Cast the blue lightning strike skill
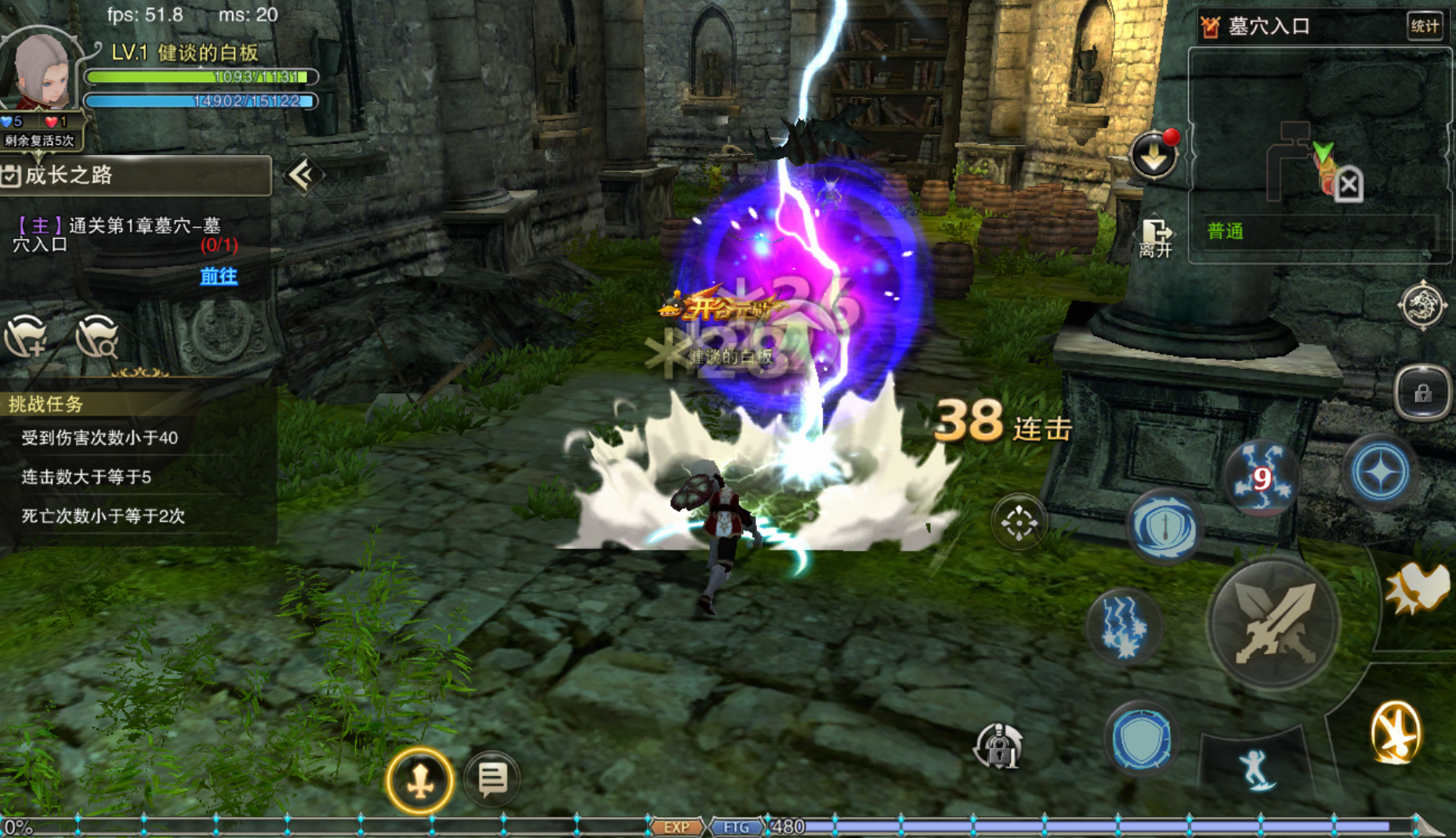The image size is (1456, 838). 1123,627
